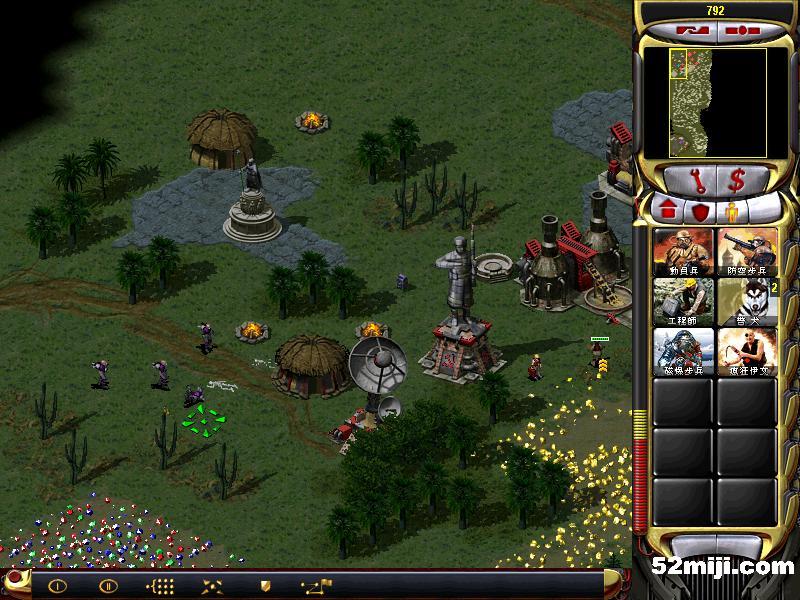Train a Flak Trooper (防空步兵)
Screen dimensions: 800x600
click(x=747, y=251)
